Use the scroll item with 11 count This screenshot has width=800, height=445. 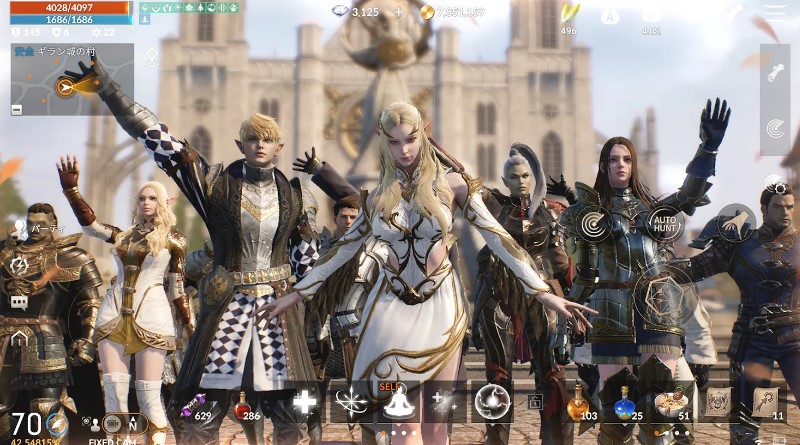tap(765, 402)
